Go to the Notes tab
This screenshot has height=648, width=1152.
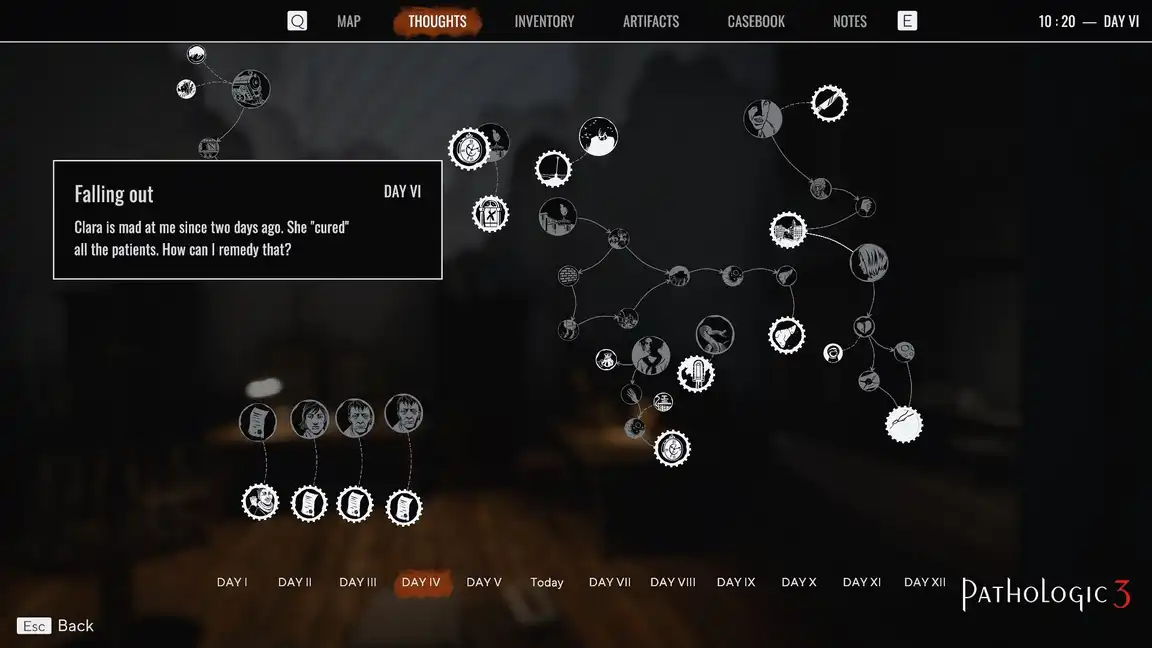point(850,21)
